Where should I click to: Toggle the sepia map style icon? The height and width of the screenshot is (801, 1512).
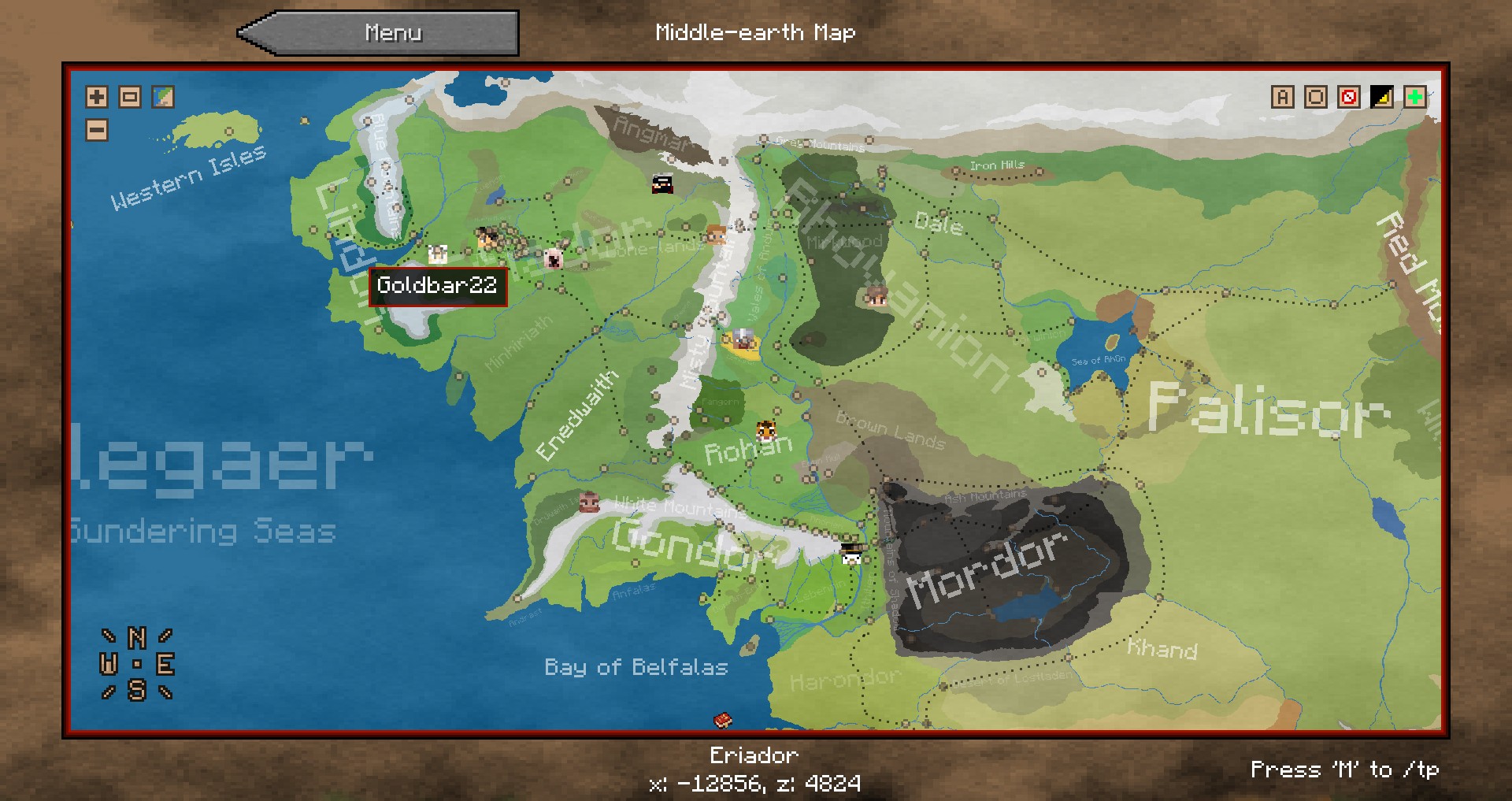tap(163, 97)
